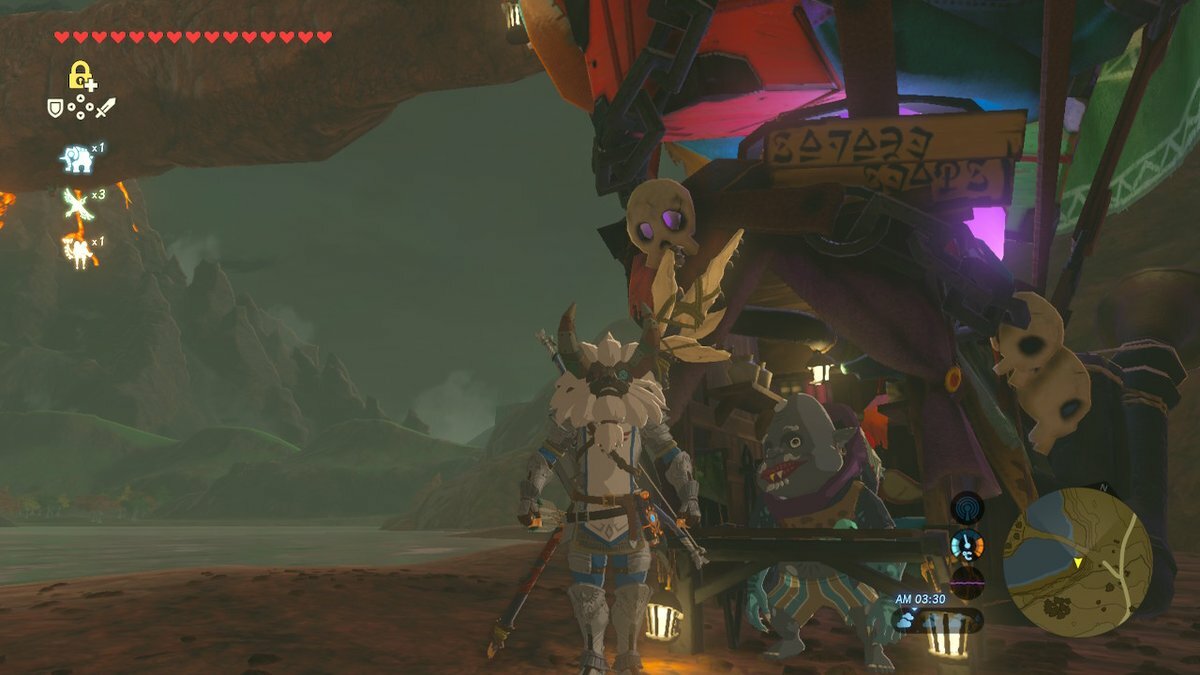
Task: Click the yellow padlock icon
Action: click(x=80, y=75)
